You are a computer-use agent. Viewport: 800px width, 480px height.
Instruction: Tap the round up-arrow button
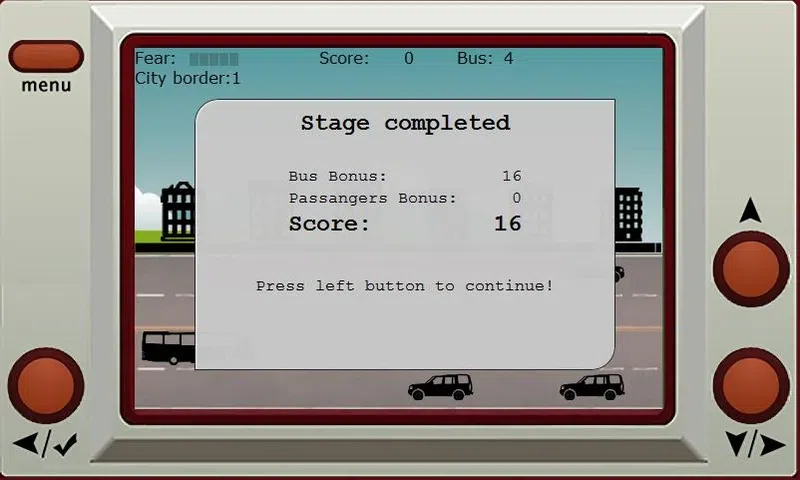click(x=751, y=268)
